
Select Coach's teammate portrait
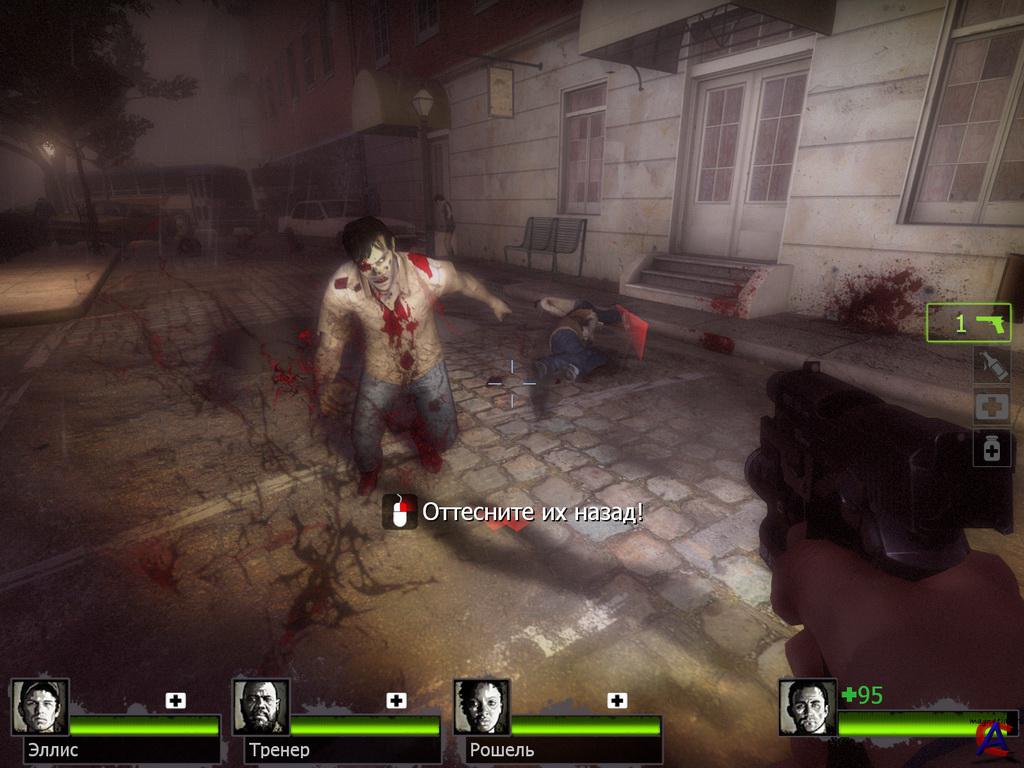click(261, 707)
